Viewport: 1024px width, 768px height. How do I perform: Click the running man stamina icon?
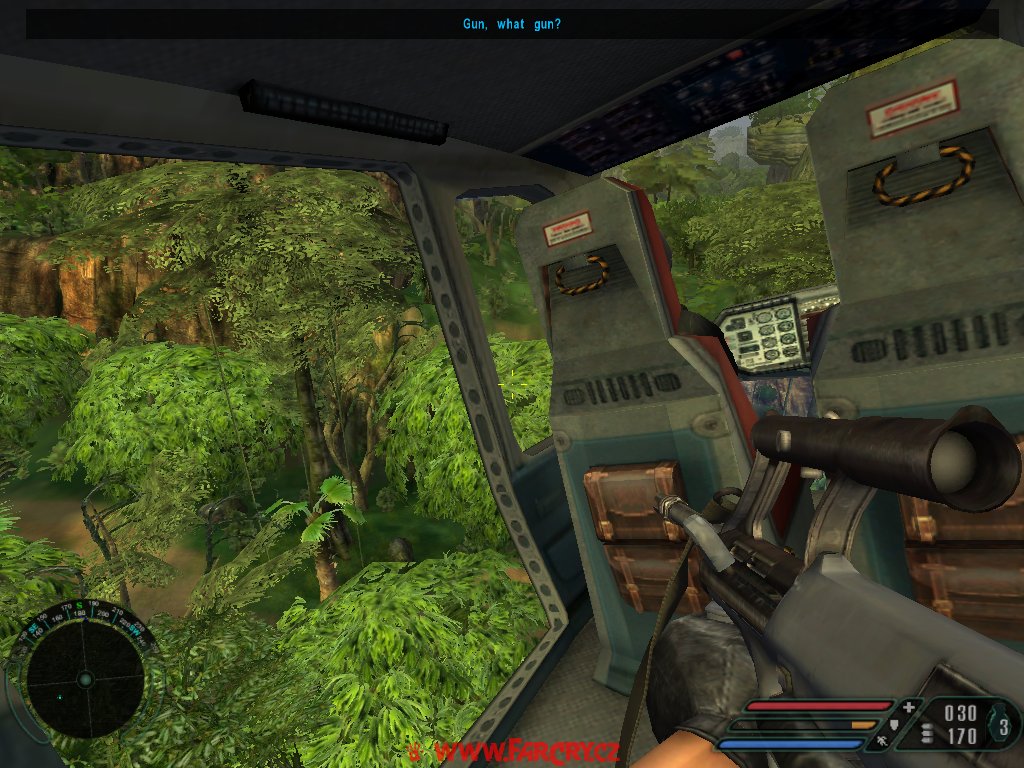(x=882, y=741)
